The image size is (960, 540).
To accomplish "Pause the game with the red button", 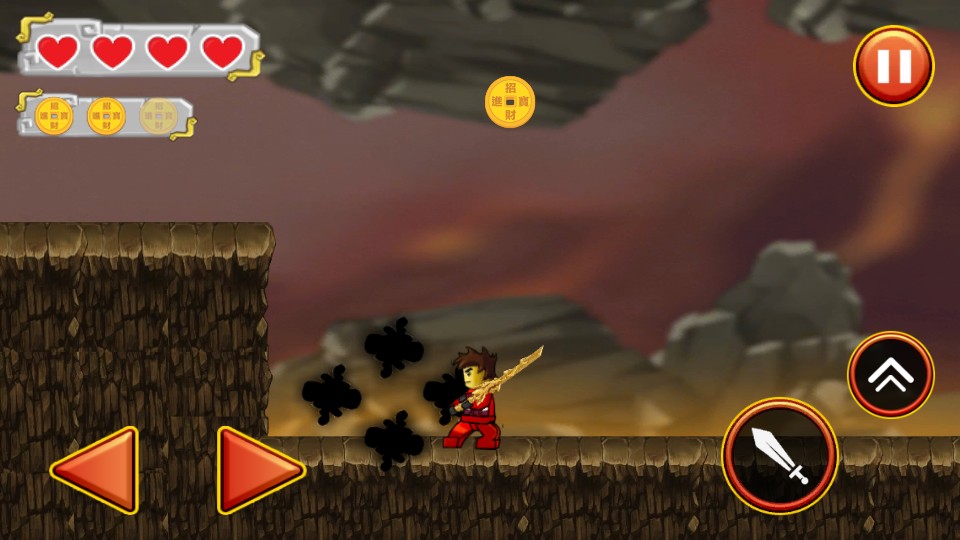I will click(893, 66).
